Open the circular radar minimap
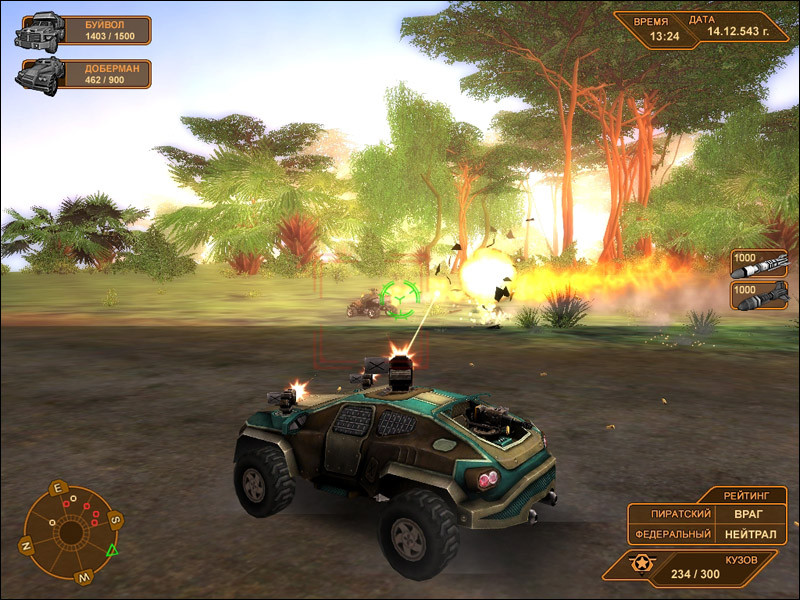 click(x=70, y=531)
